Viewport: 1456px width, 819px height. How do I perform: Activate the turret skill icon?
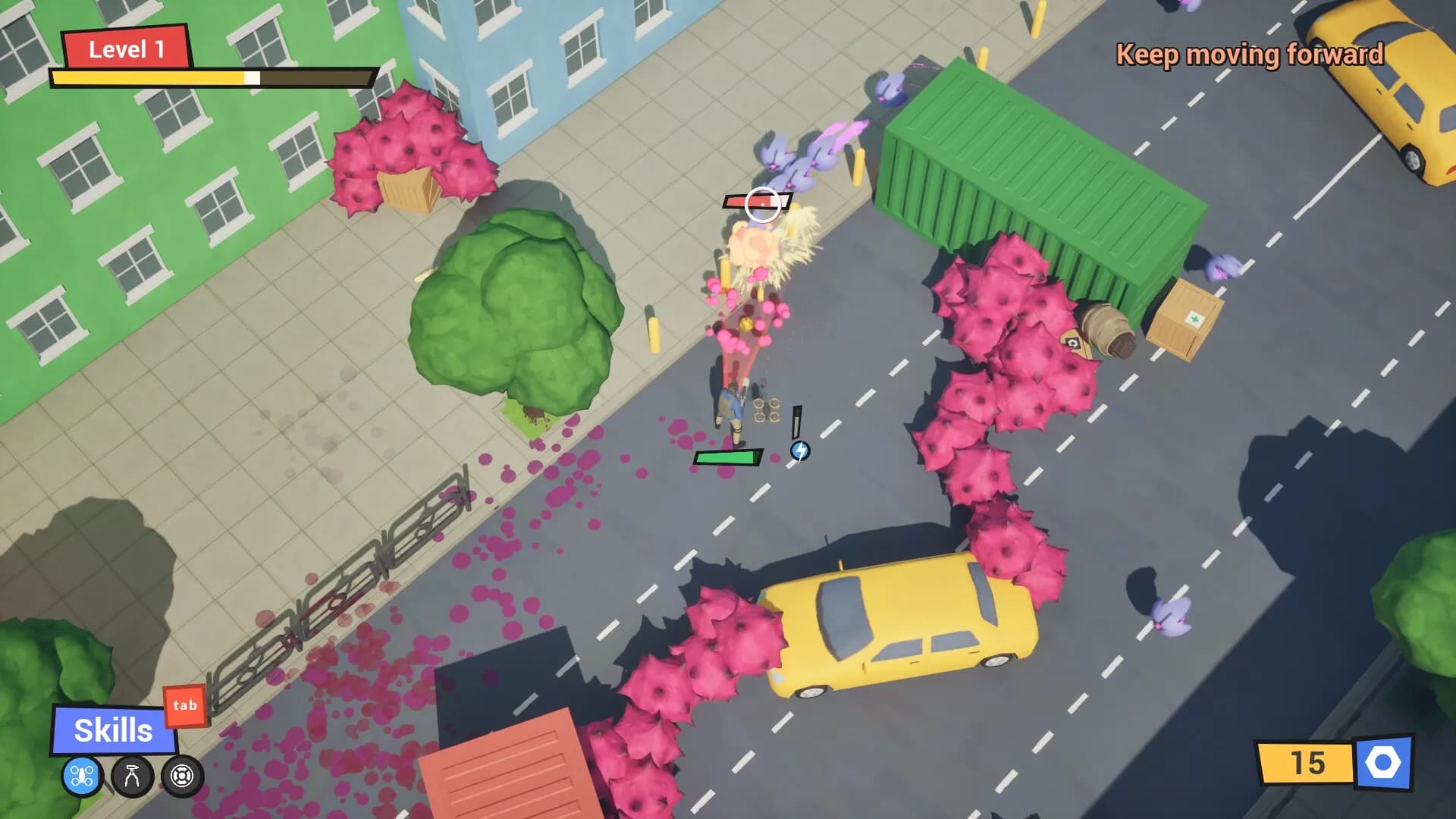tap(130, 775)
